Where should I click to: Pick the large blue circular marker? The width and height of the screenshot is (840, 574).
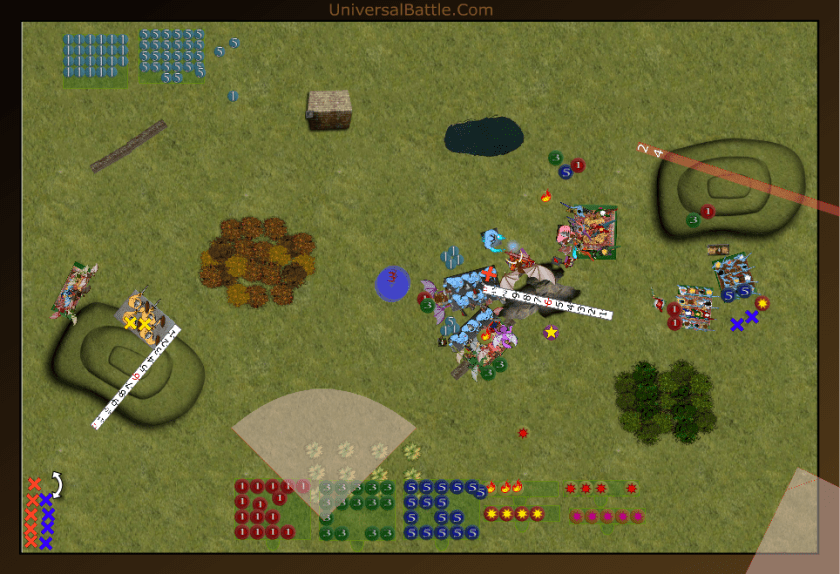392,283
